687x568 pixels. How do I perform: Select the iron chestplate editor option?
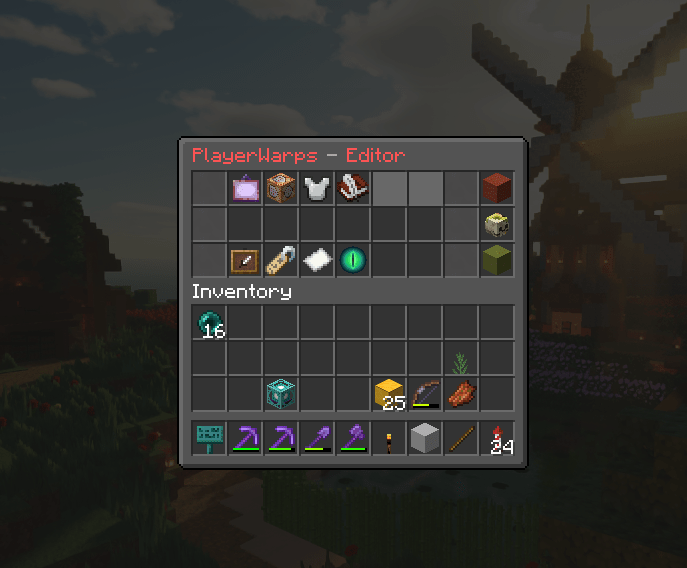[317, 188]
